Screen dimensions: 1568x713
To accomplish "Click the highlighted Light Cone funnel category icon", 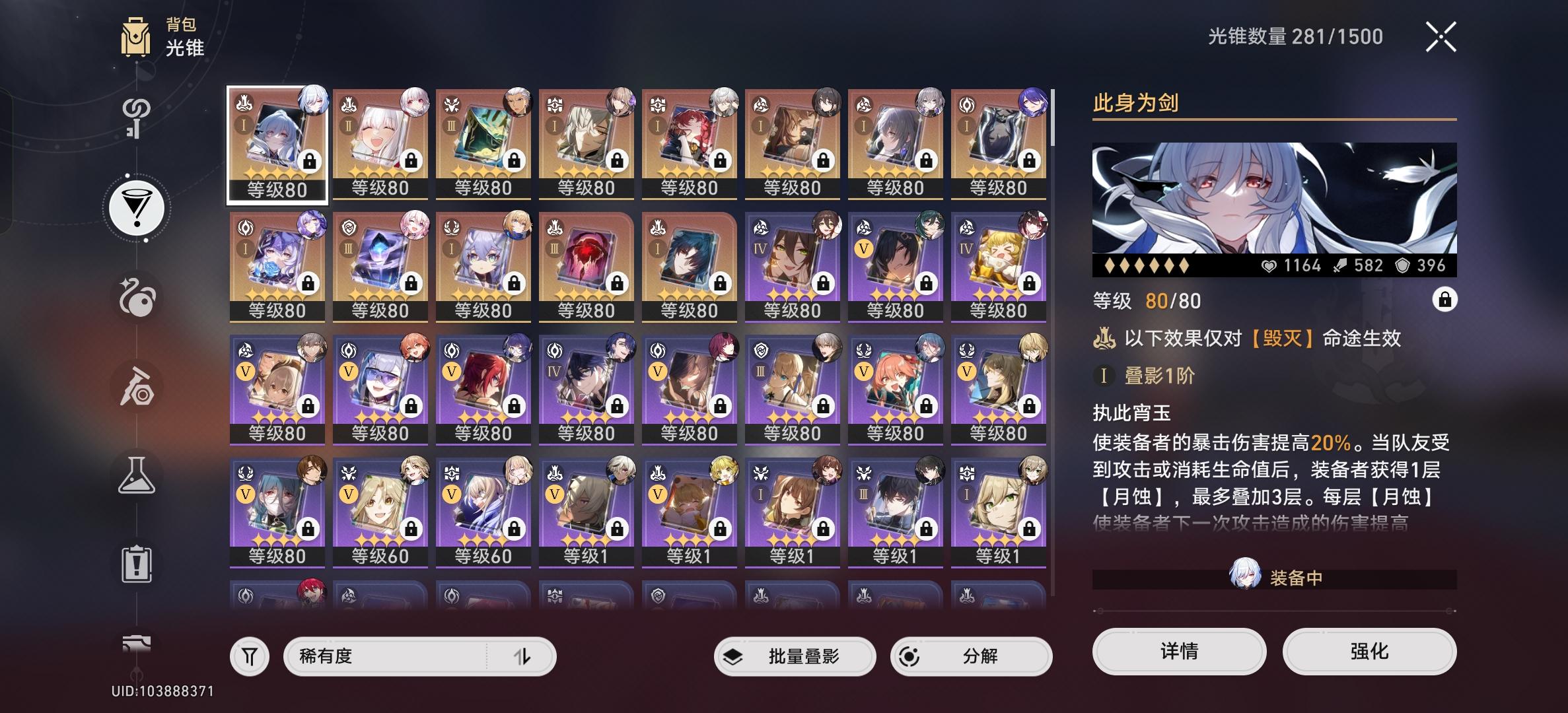I will 137,207.
